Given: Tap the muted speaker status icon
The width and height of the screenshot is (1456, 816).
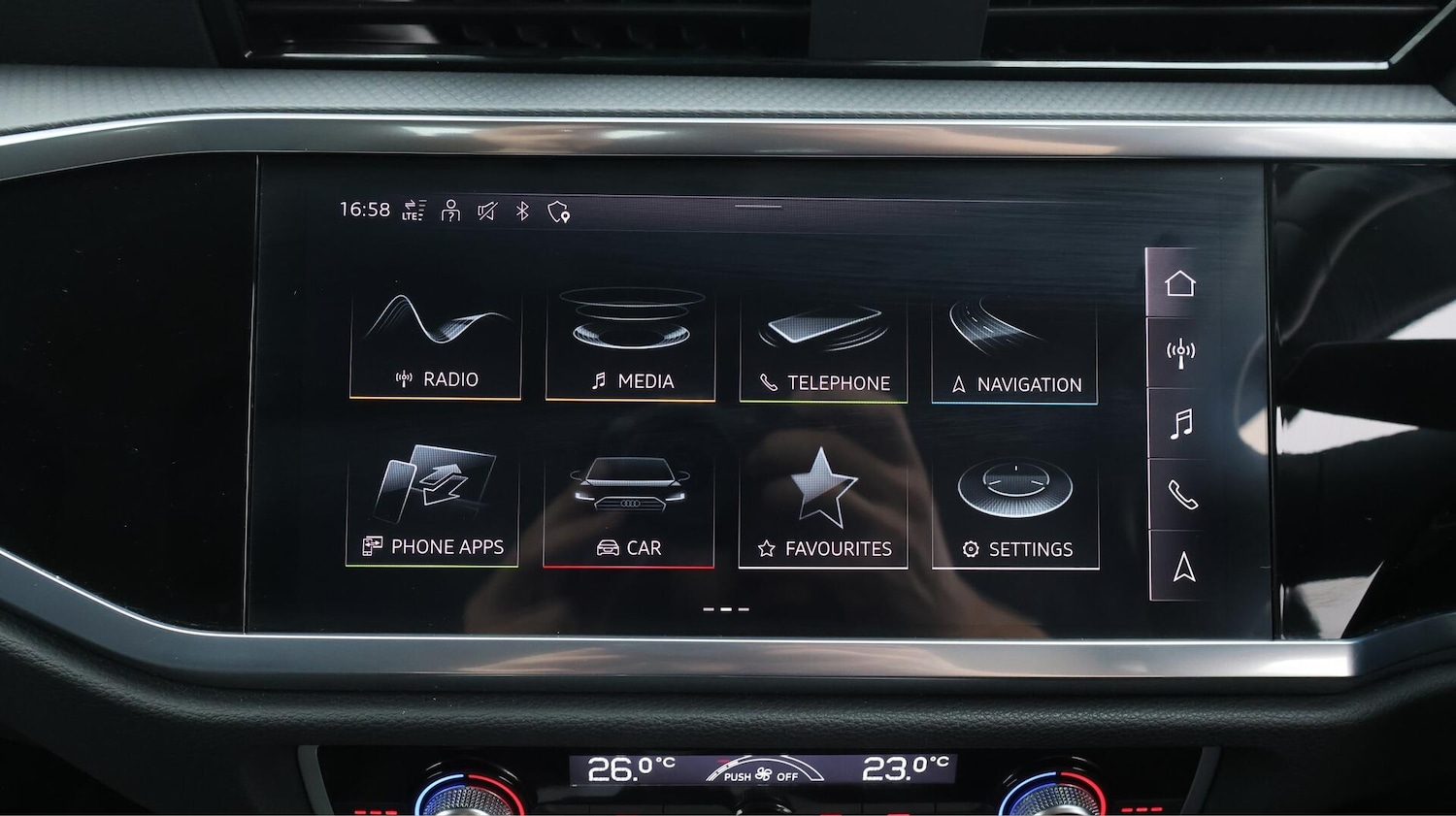Looking at the screenshot, I should [x=486, y=211].
